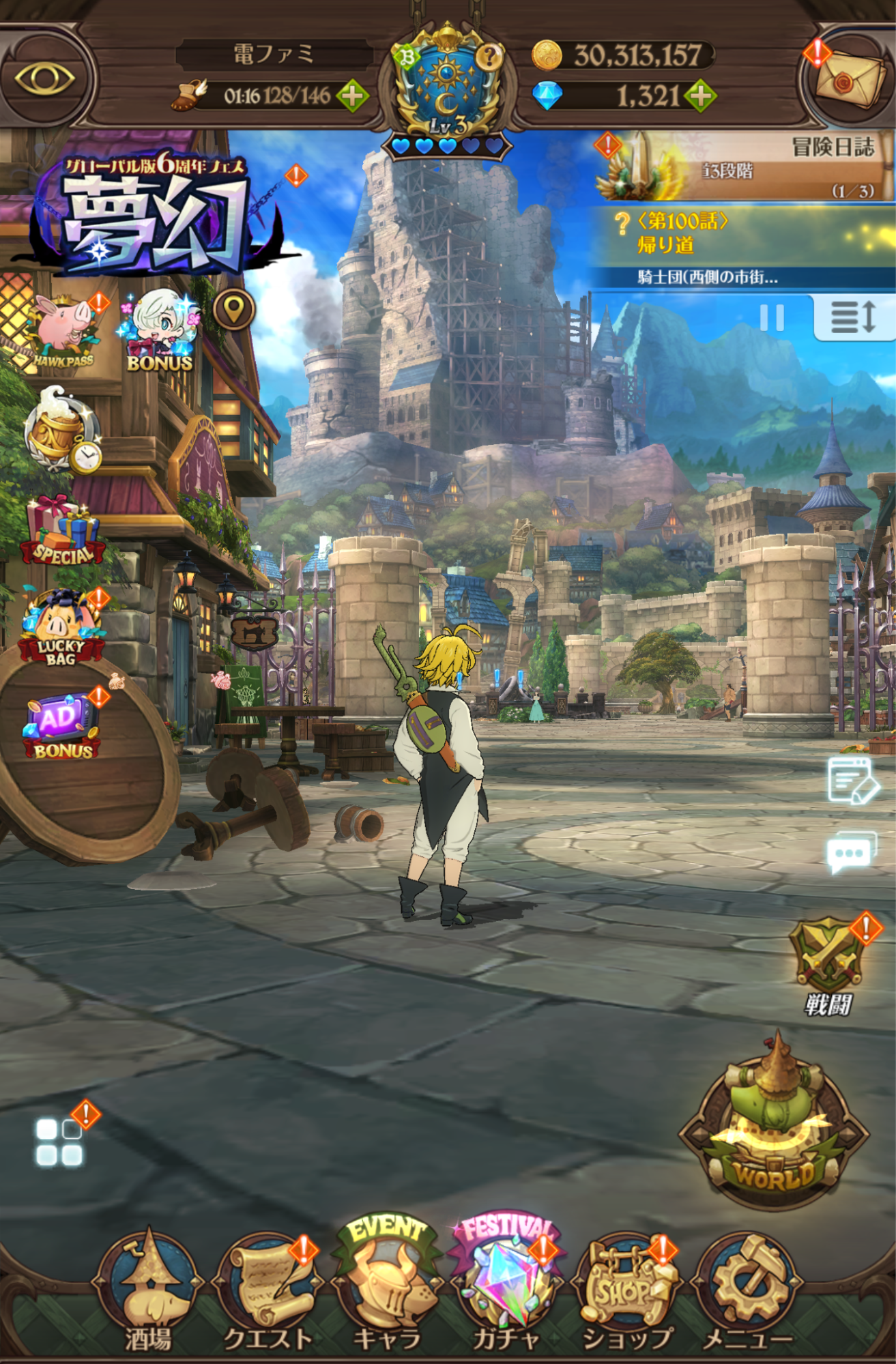Open the BONUS login reward icon

click(x=158, y=328)
